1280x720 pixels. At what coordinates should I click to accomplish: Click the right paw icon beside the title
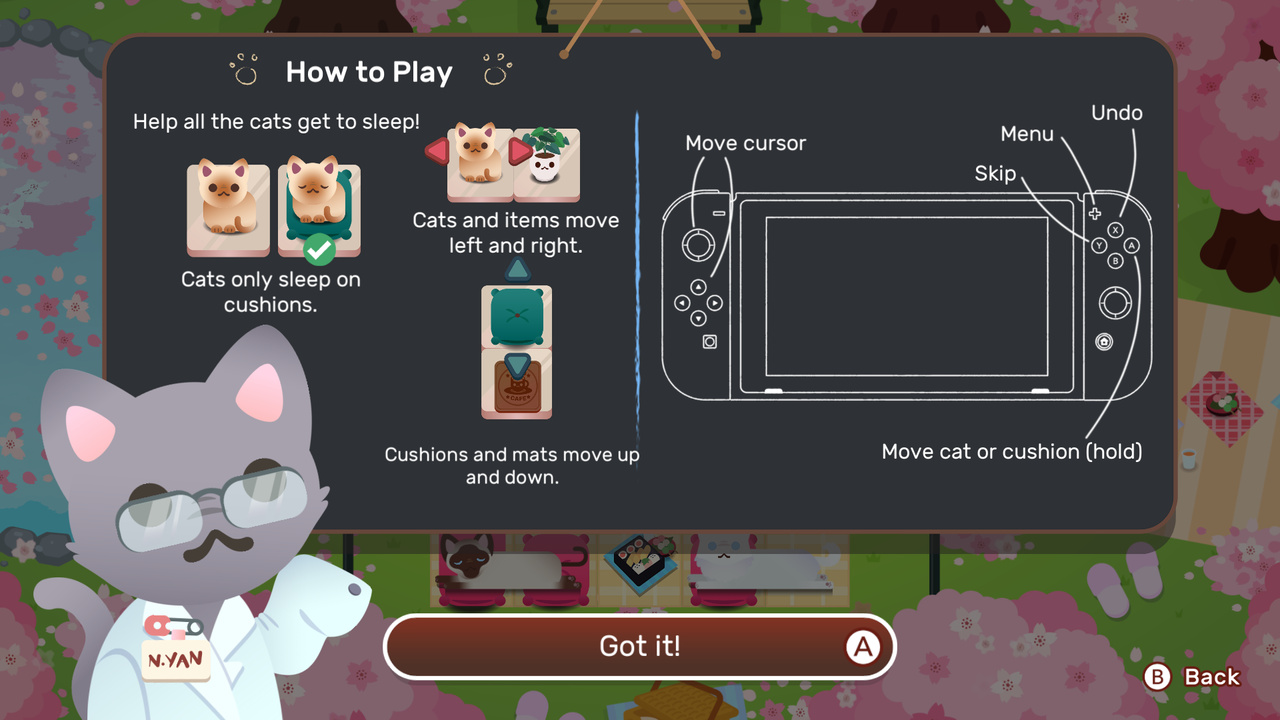point(497,68)
